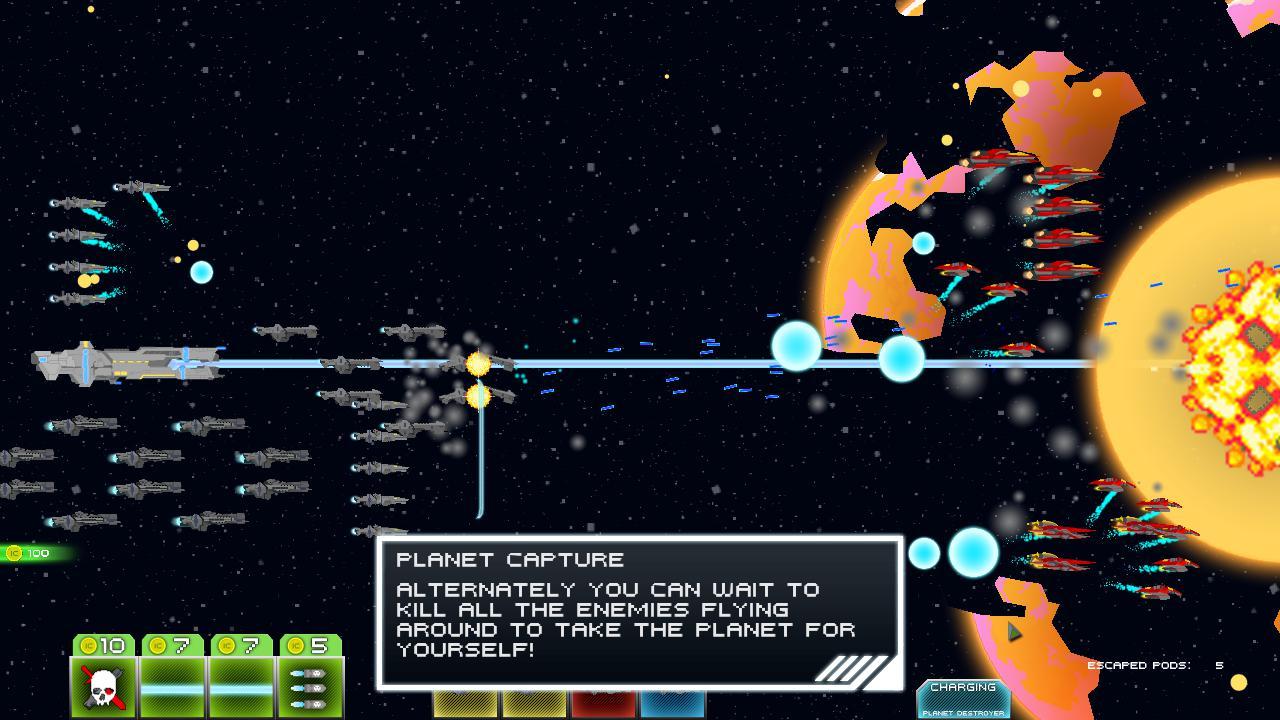
Task: Select the blue build slot
Action: [x=672, y=704]
